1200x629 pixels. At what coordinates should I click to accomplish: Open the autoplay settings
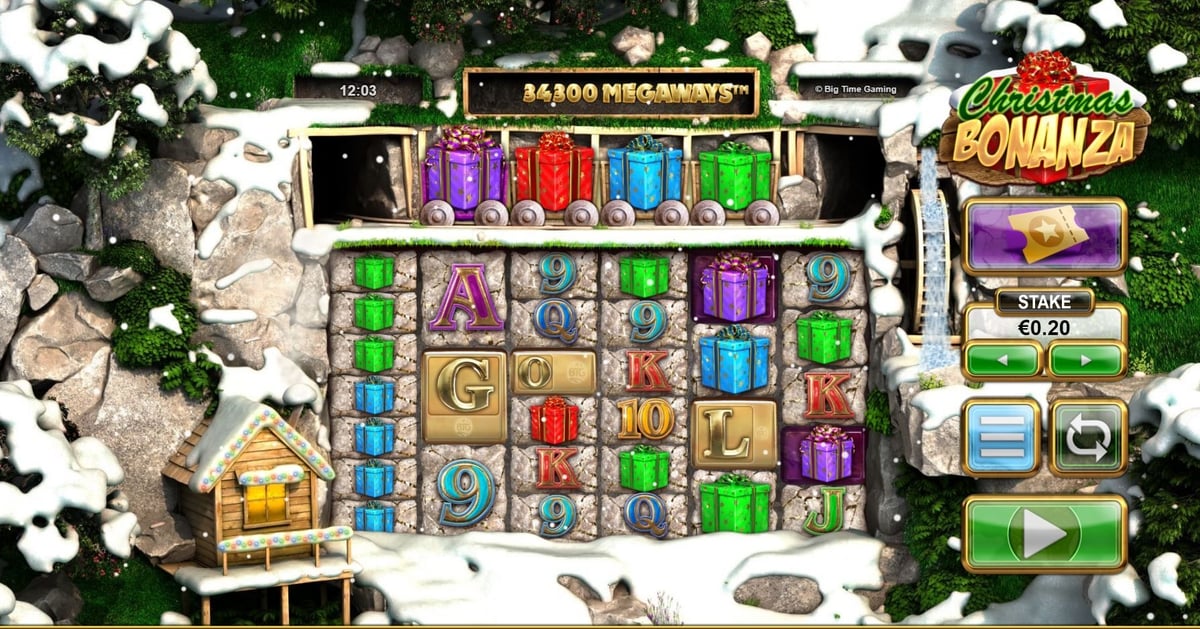[x=1088, y=438]
